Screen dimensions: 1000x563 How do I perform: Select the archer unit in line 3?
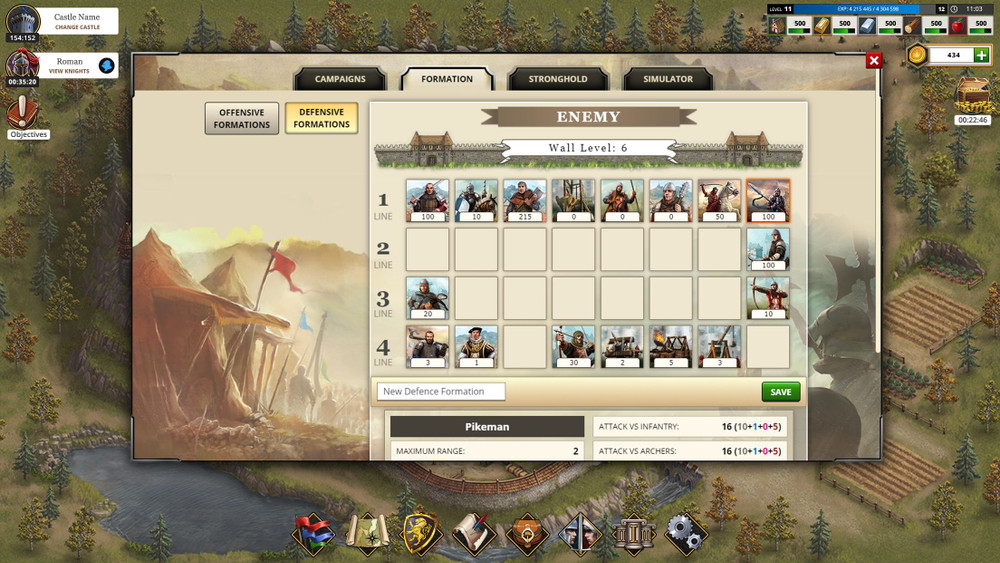pyautogui.click(x=767, y=298)
